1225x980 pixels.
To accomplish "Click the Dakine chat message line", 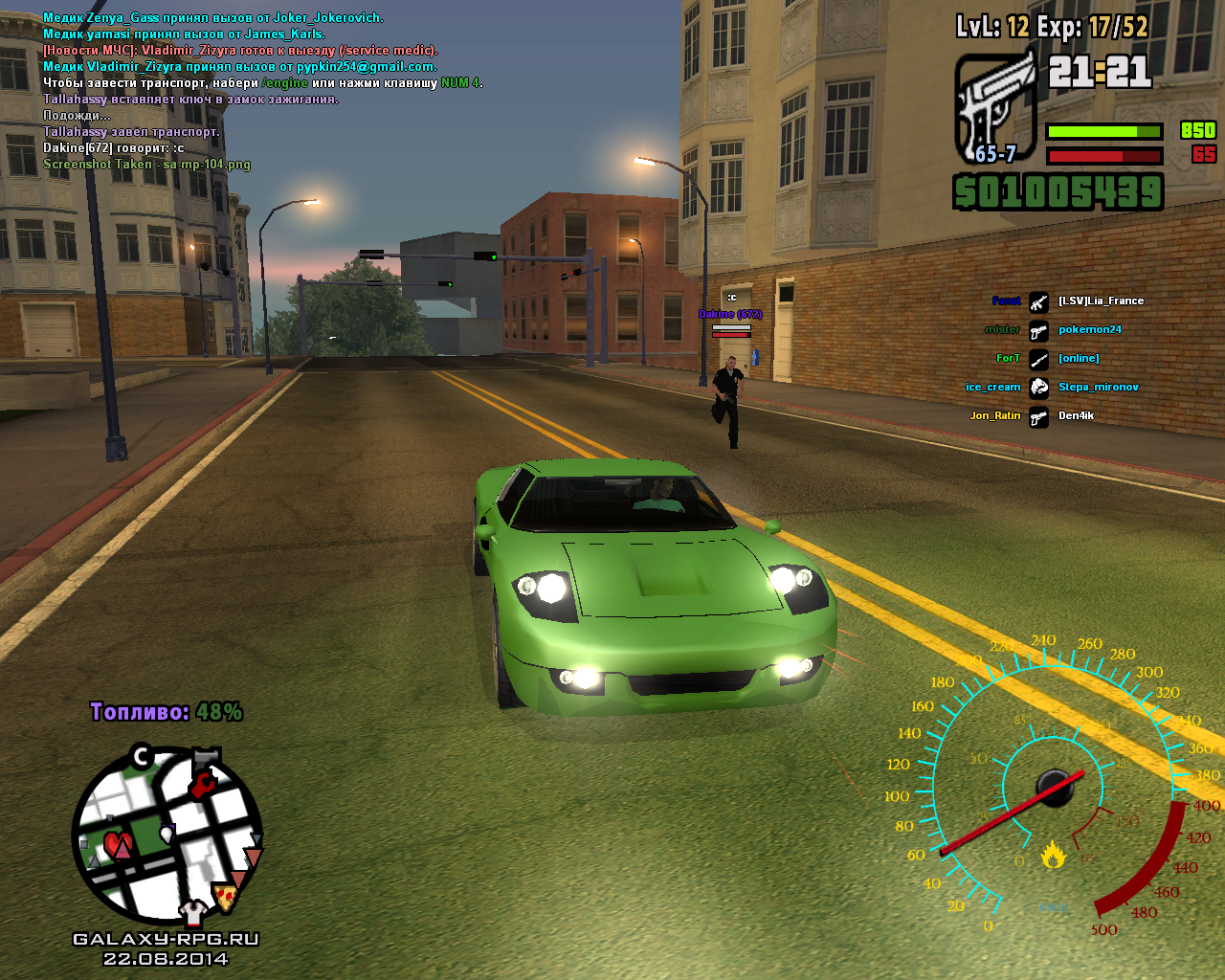I will click(x=114, y=148).
